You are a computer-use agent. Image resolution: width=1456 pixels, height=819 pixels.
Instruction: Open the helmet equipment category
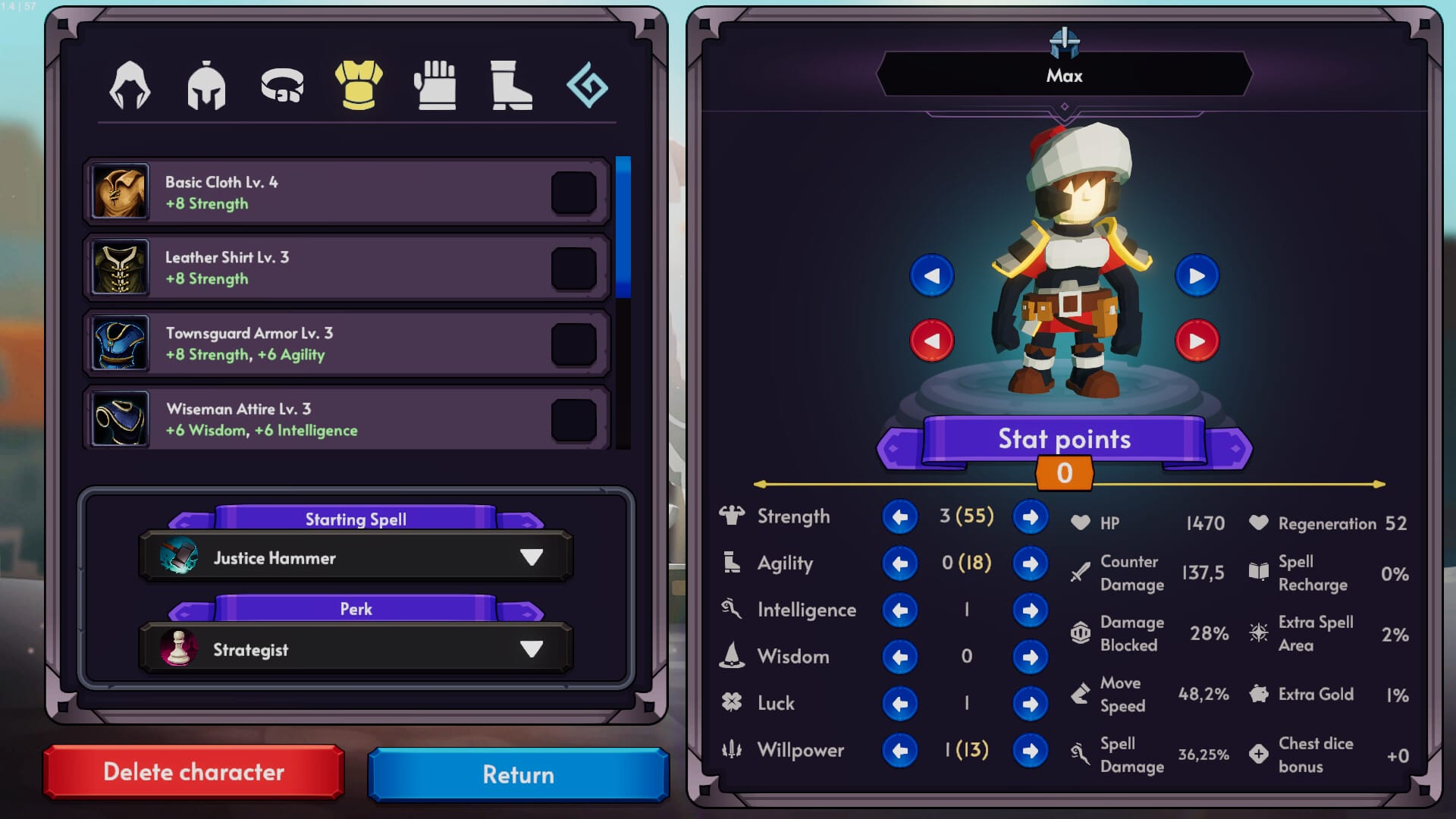tap(206, 87)
